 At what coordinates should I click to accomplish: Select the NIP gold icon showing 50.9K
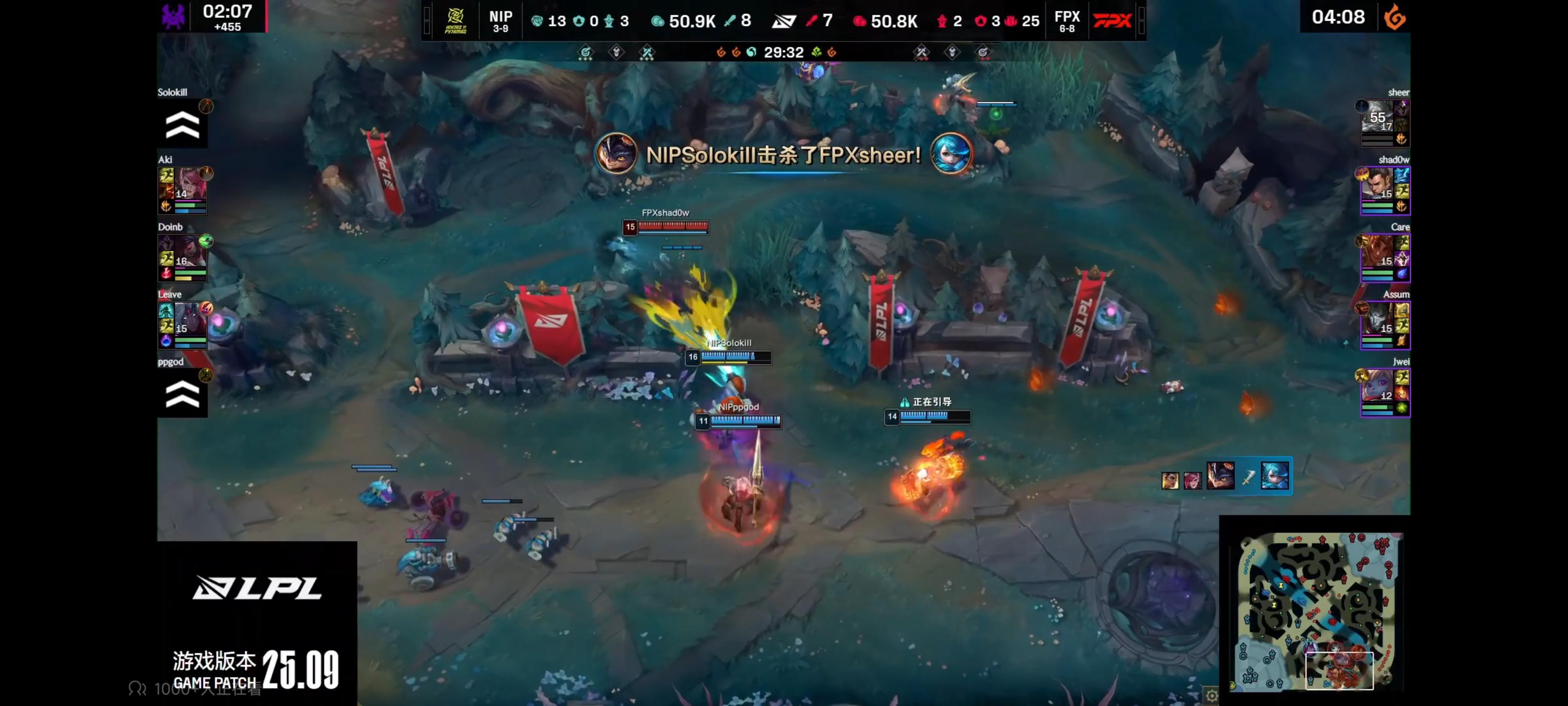coord(658,20)
